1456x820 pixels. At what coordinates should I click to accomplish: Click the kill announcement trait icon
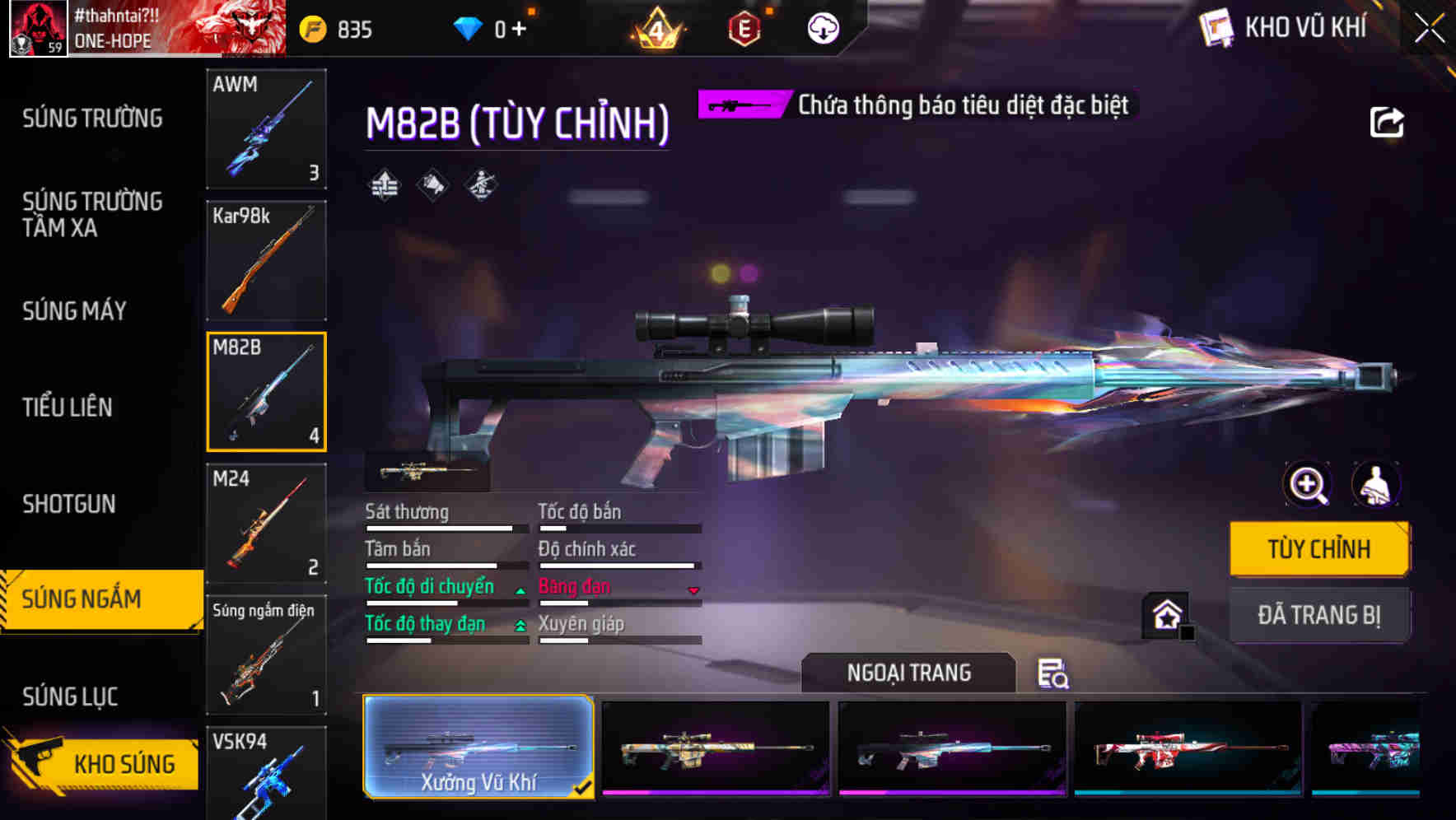coord(431,184)
